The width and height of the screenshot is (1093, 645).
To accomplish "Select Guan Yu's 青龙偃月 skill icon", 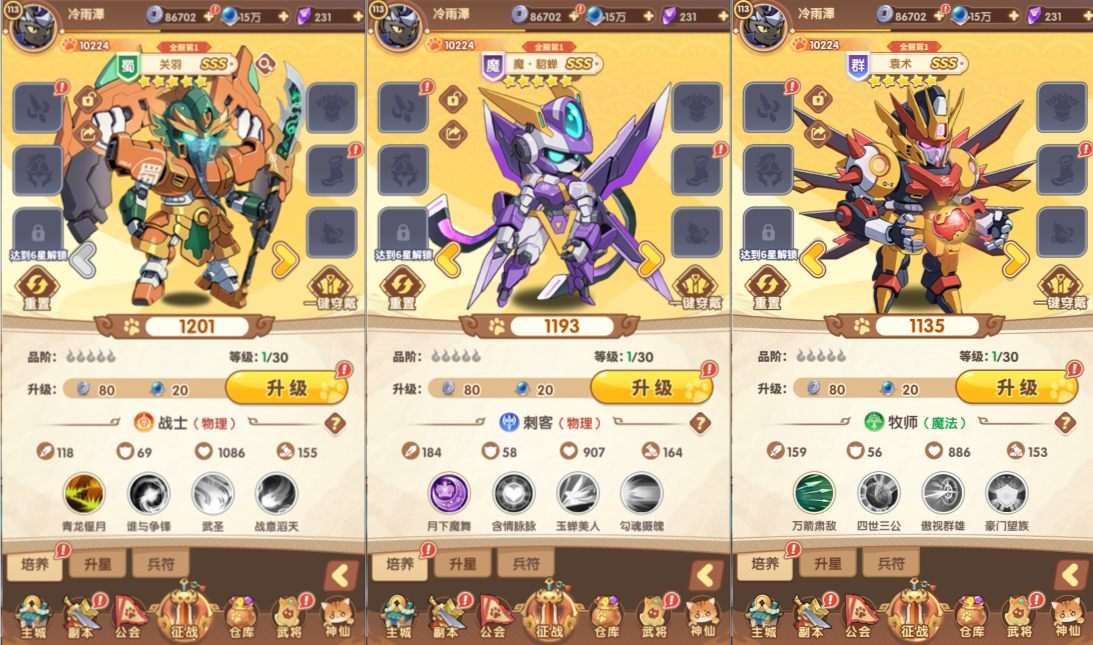I will point(84,493).
